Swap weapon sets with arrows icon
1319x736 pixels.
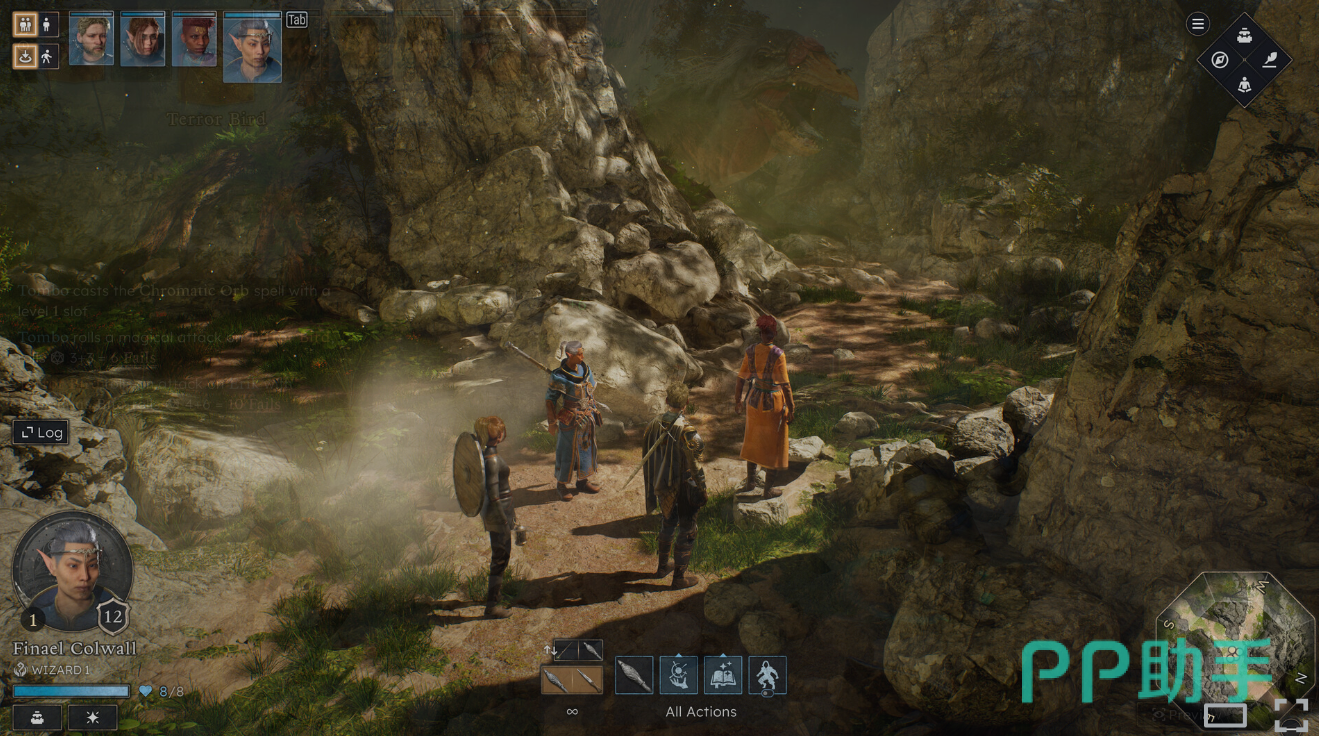pyautogui.click(x=549, y=650)
